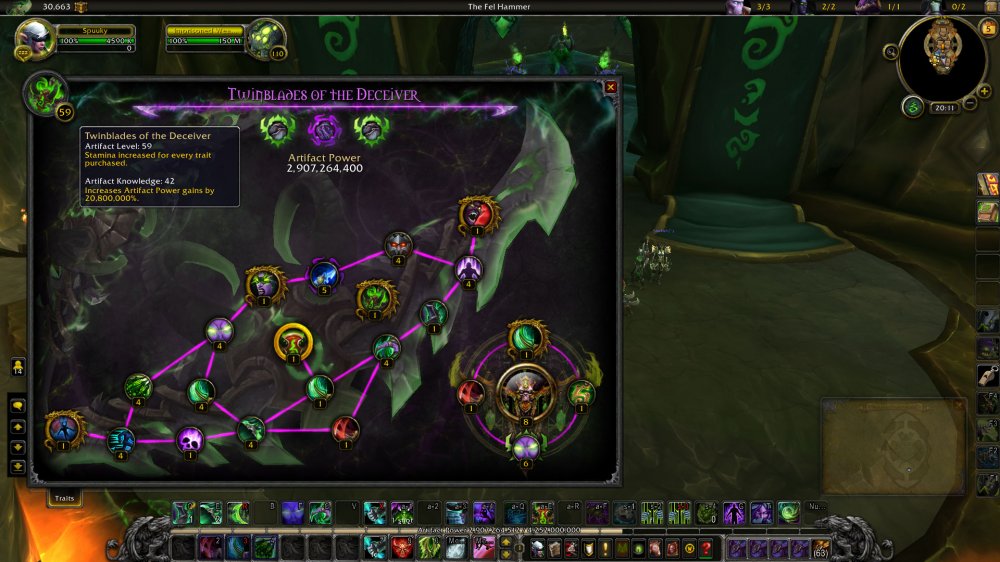Open the chat speech bubble button
Image resolution: width=1000 pixels, height=562 pixels.
tap(17, 407)
